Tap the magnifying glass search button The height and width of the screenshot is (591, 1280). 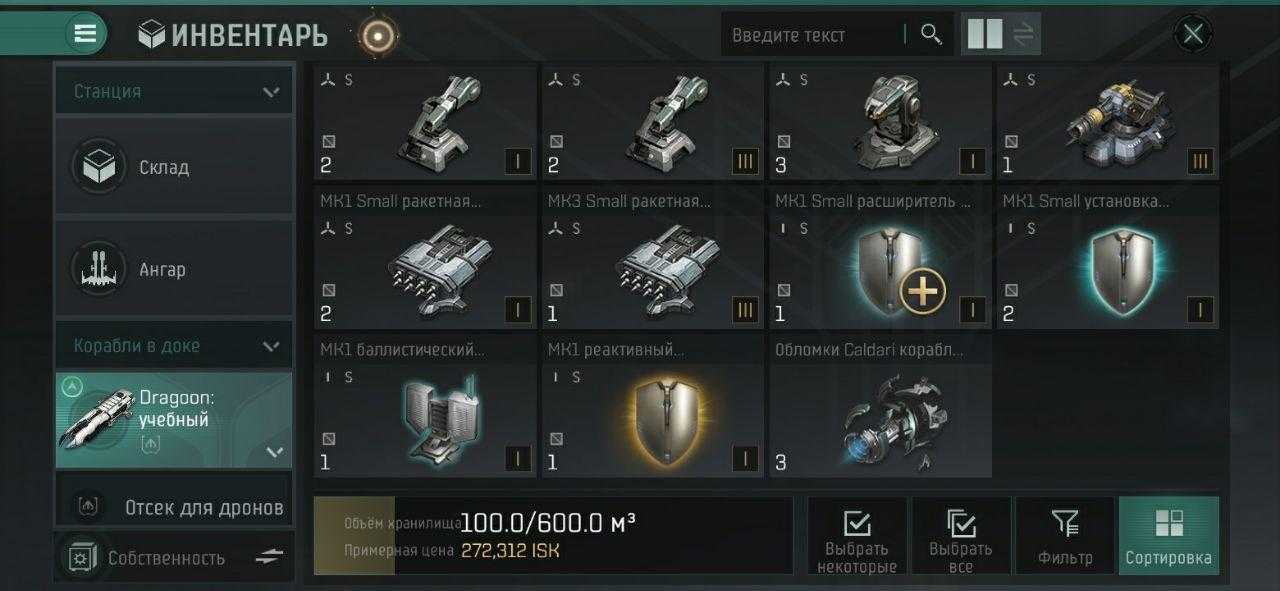coord(931,35)
